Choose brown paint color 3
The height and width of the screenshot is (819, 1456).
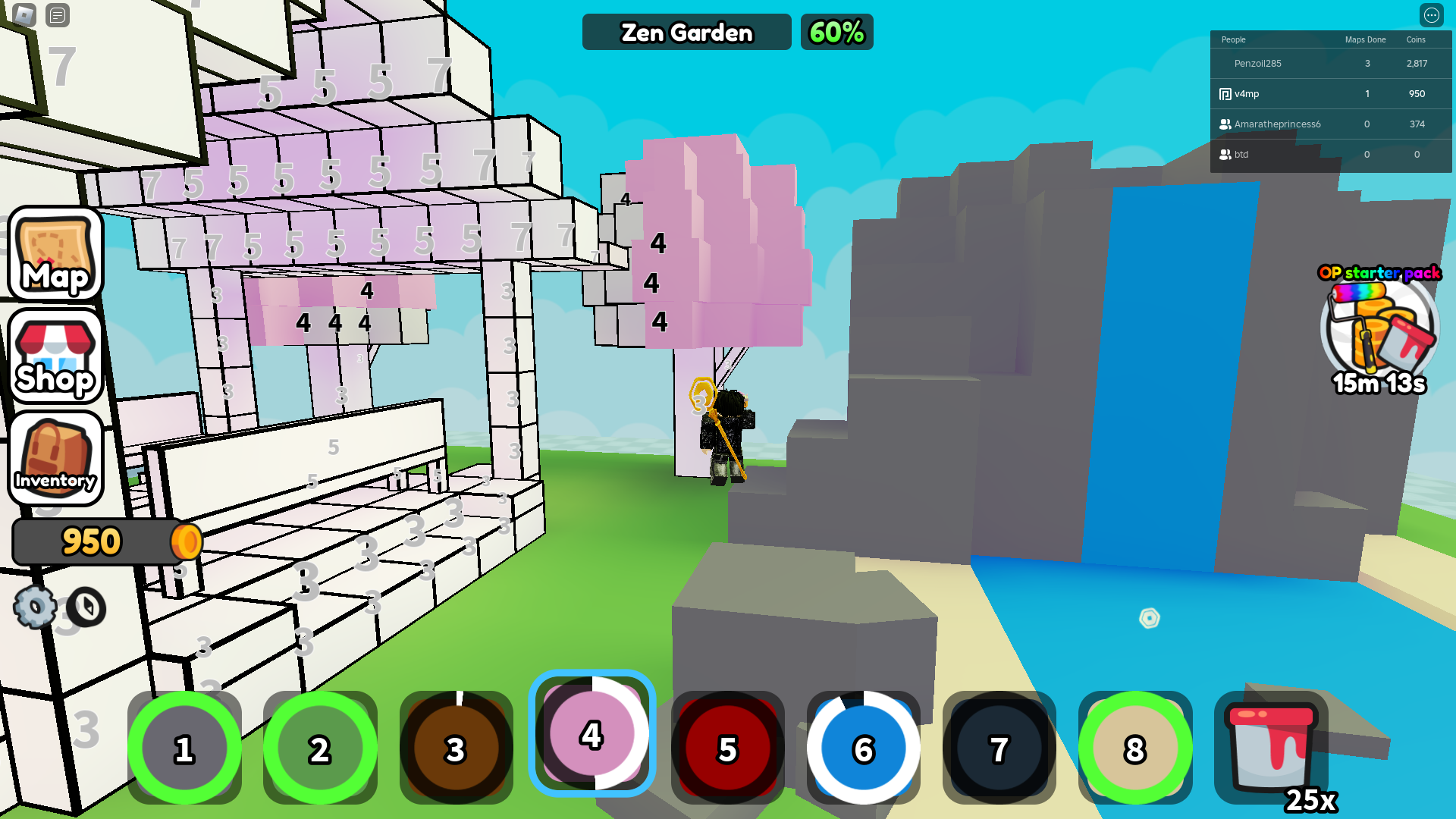(x=456, y=748)
